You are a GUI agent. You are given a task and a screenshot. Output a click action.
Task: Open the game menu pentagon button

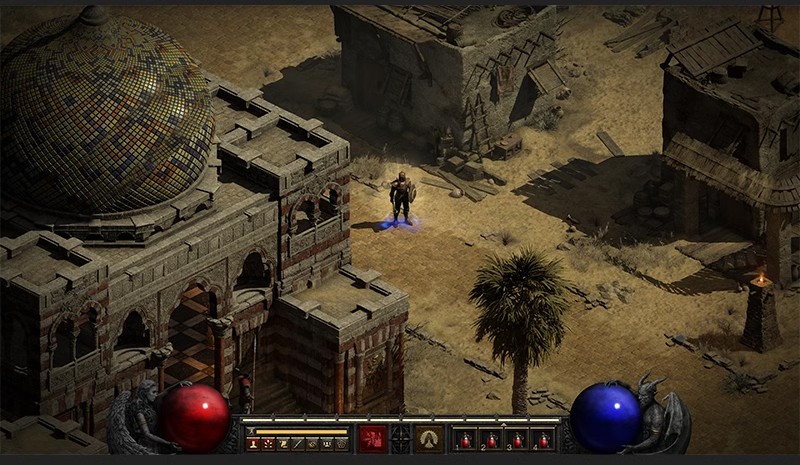pos(342,442)
